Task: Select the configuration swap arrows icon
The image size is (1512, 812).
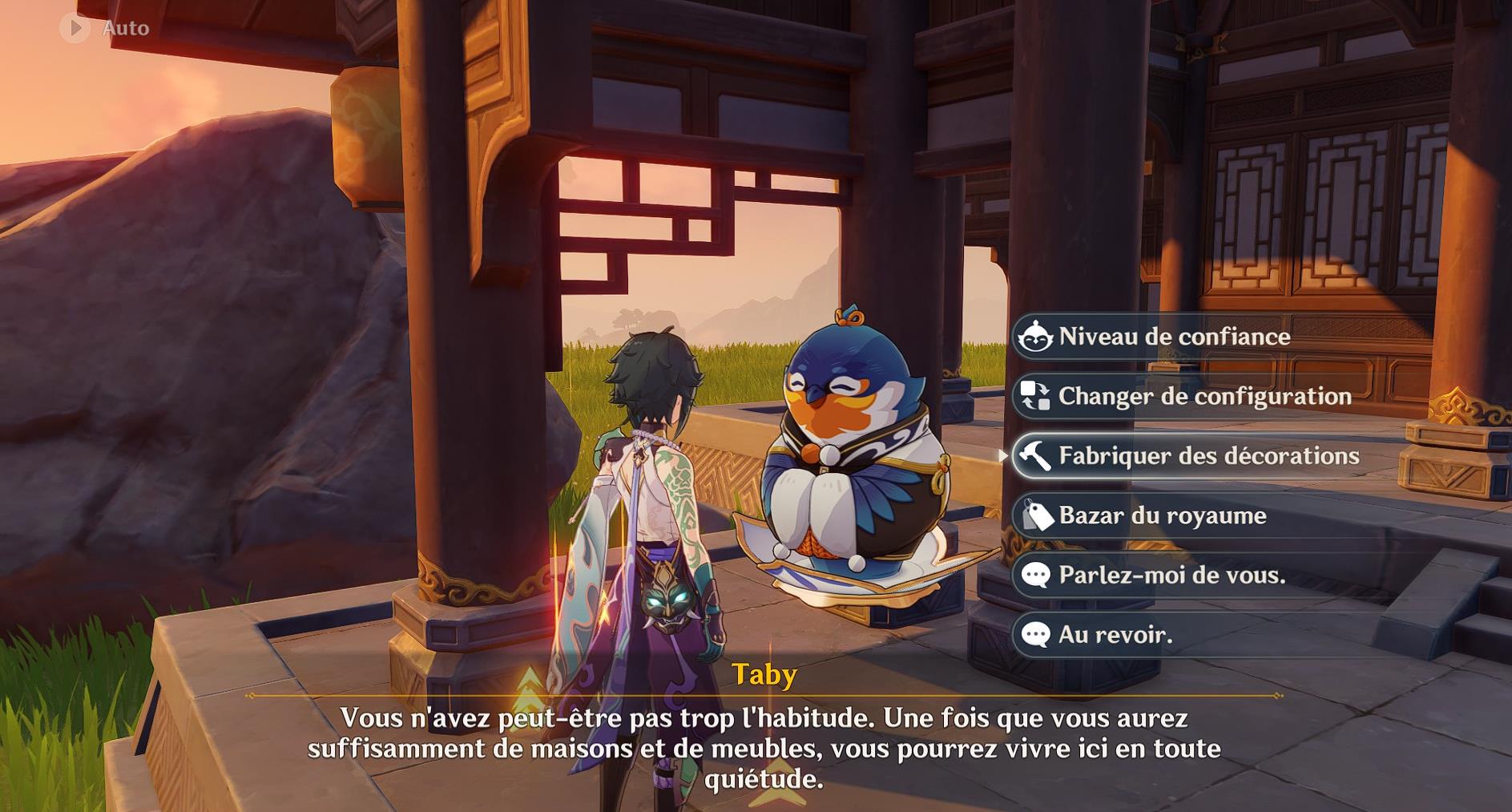Action: 1034,396
